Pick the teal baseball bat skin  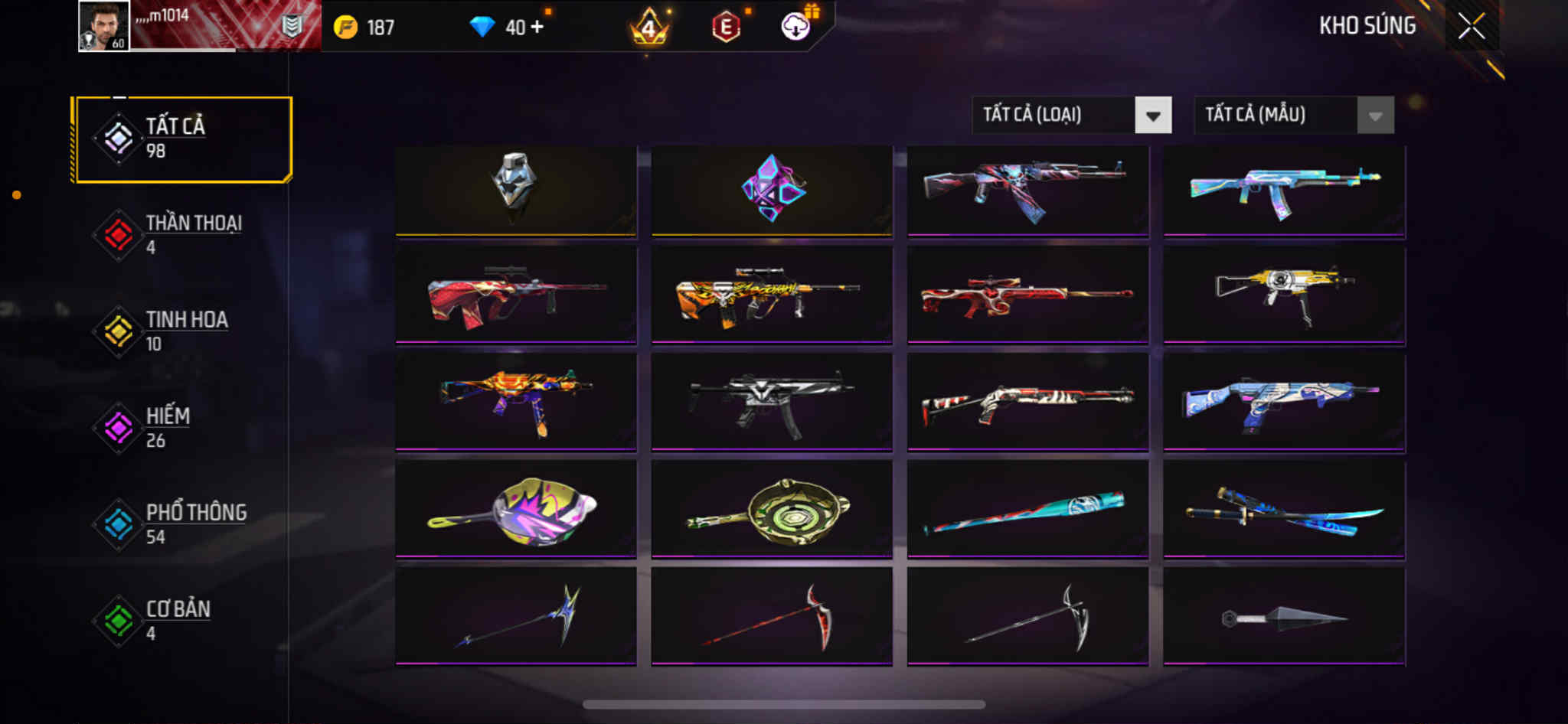click(1027, 509)
